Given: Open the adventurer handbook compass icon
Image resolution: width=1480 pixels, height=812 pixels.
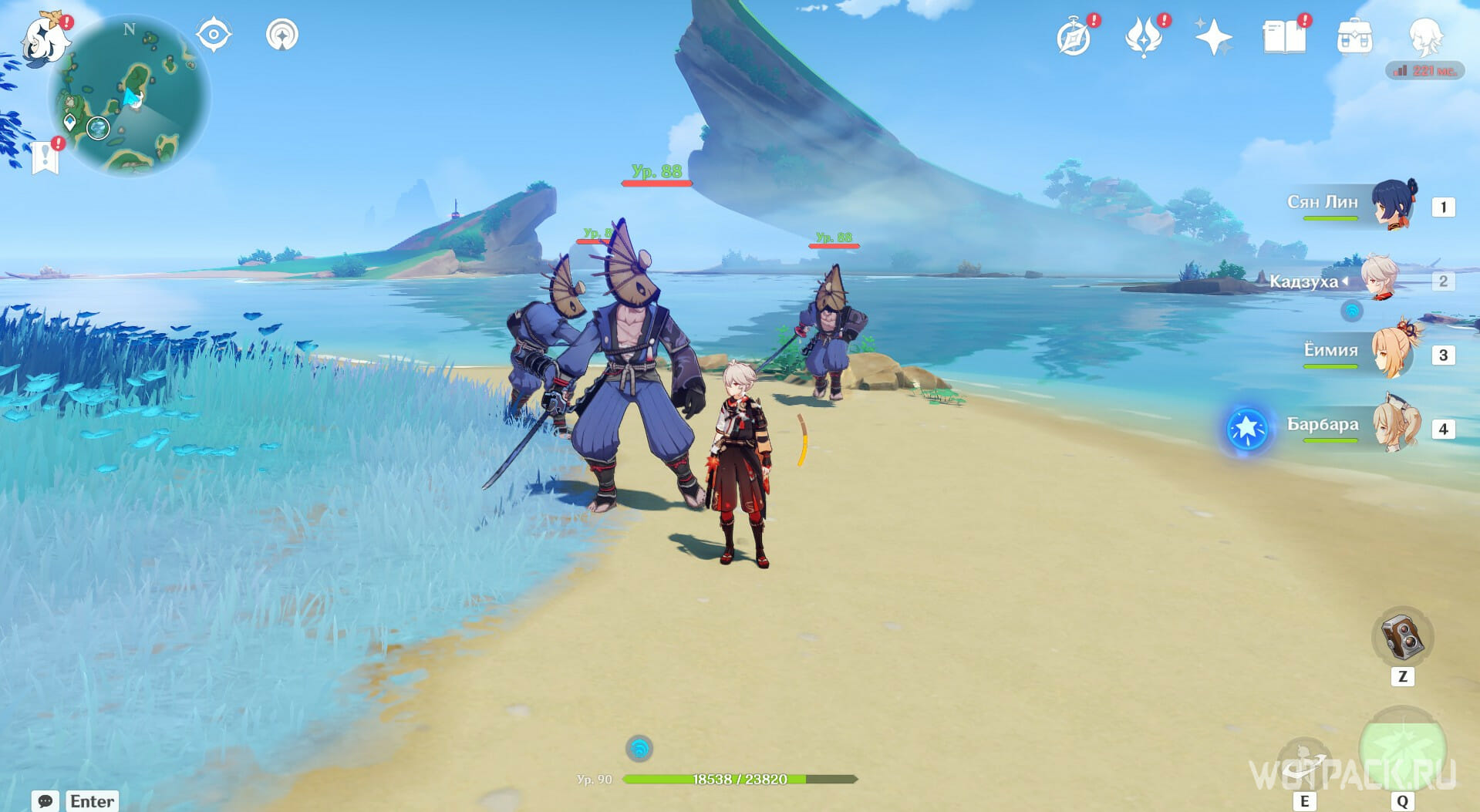Looking at the screenshot, I should coord(1074,37).
